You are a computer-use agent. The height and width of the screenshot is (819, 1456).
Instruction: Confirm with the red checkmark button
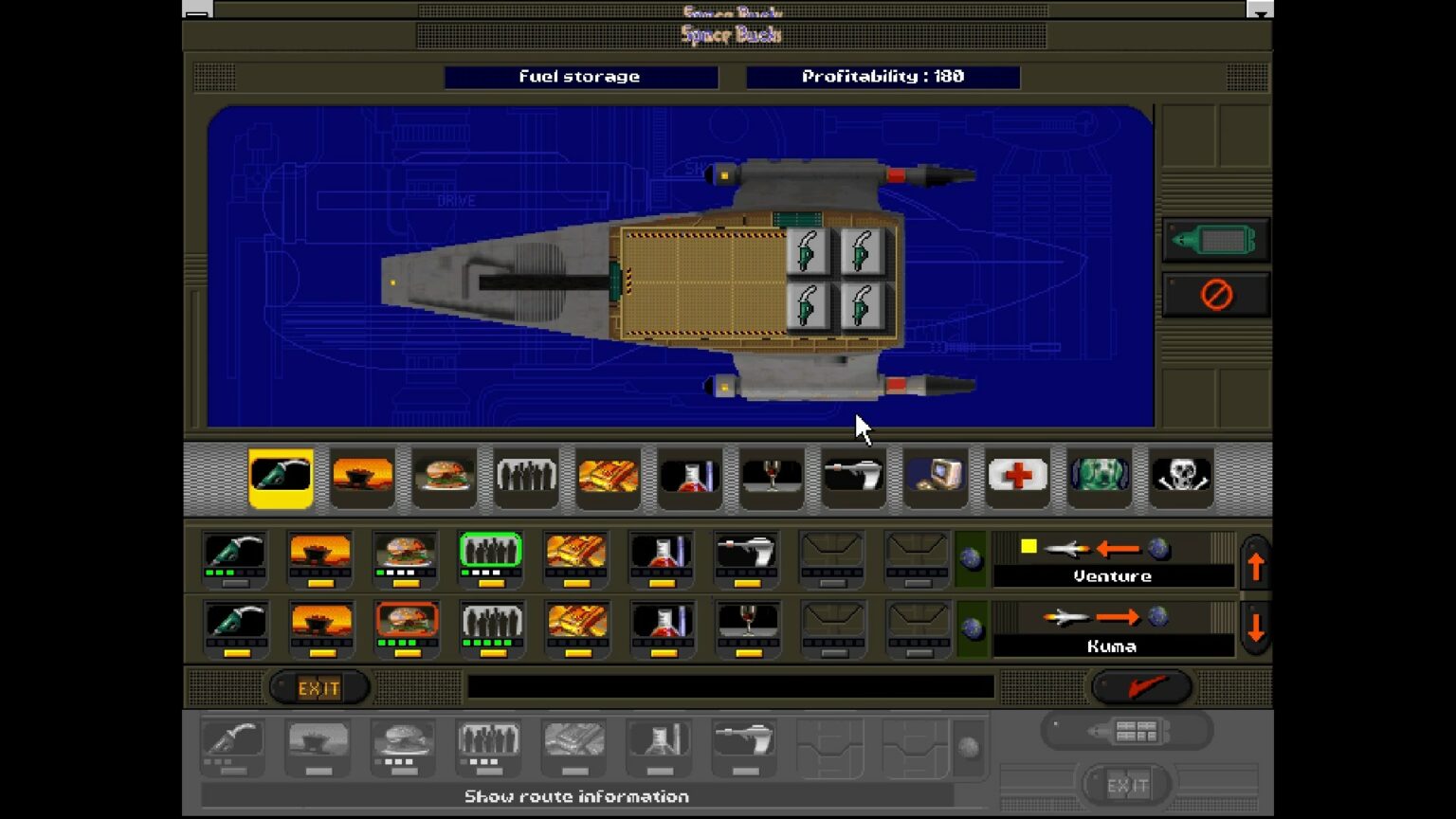click(x=1142, y=685)
